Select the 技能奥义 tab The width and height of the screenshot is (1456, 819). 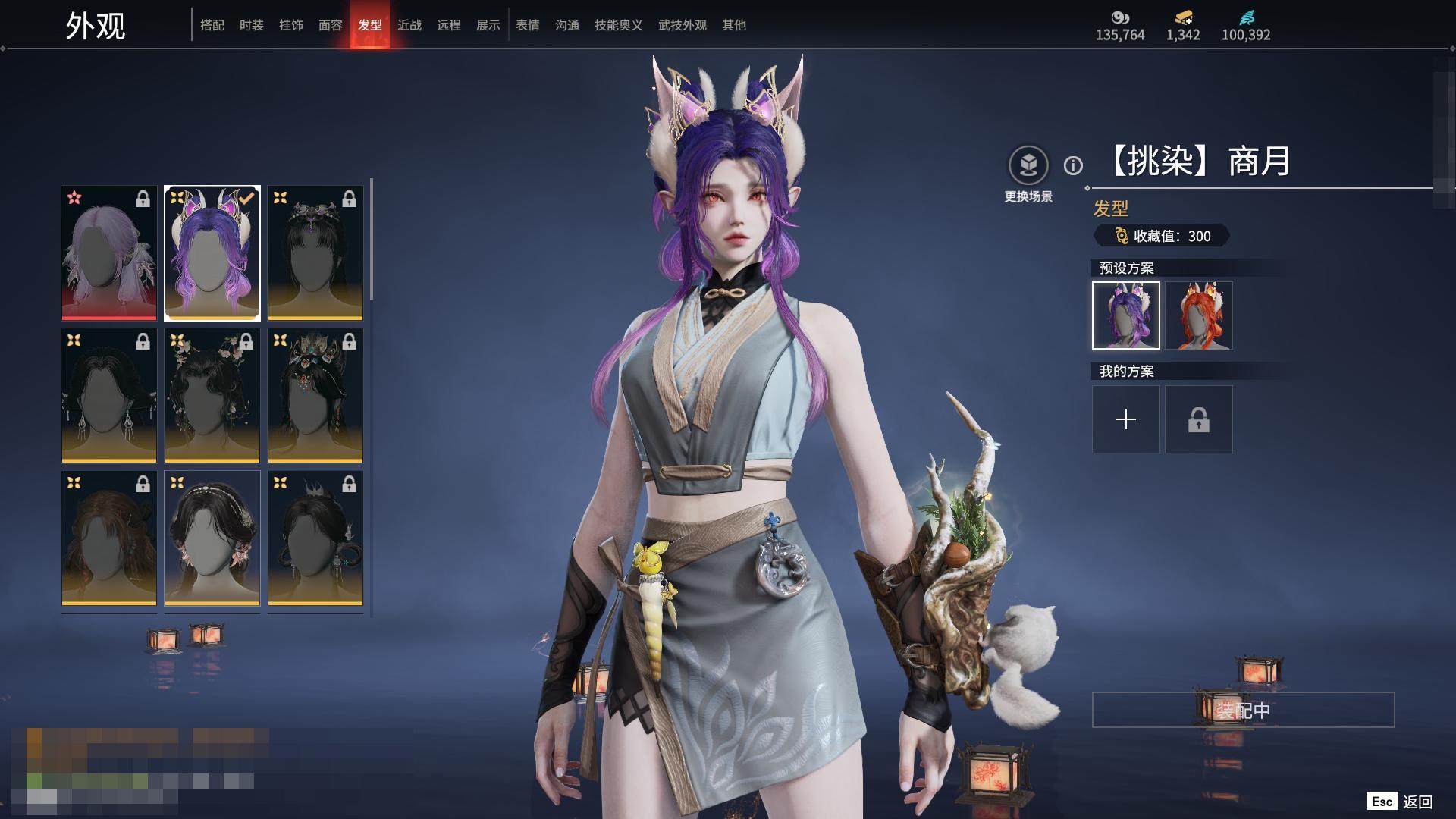point(619,25)
